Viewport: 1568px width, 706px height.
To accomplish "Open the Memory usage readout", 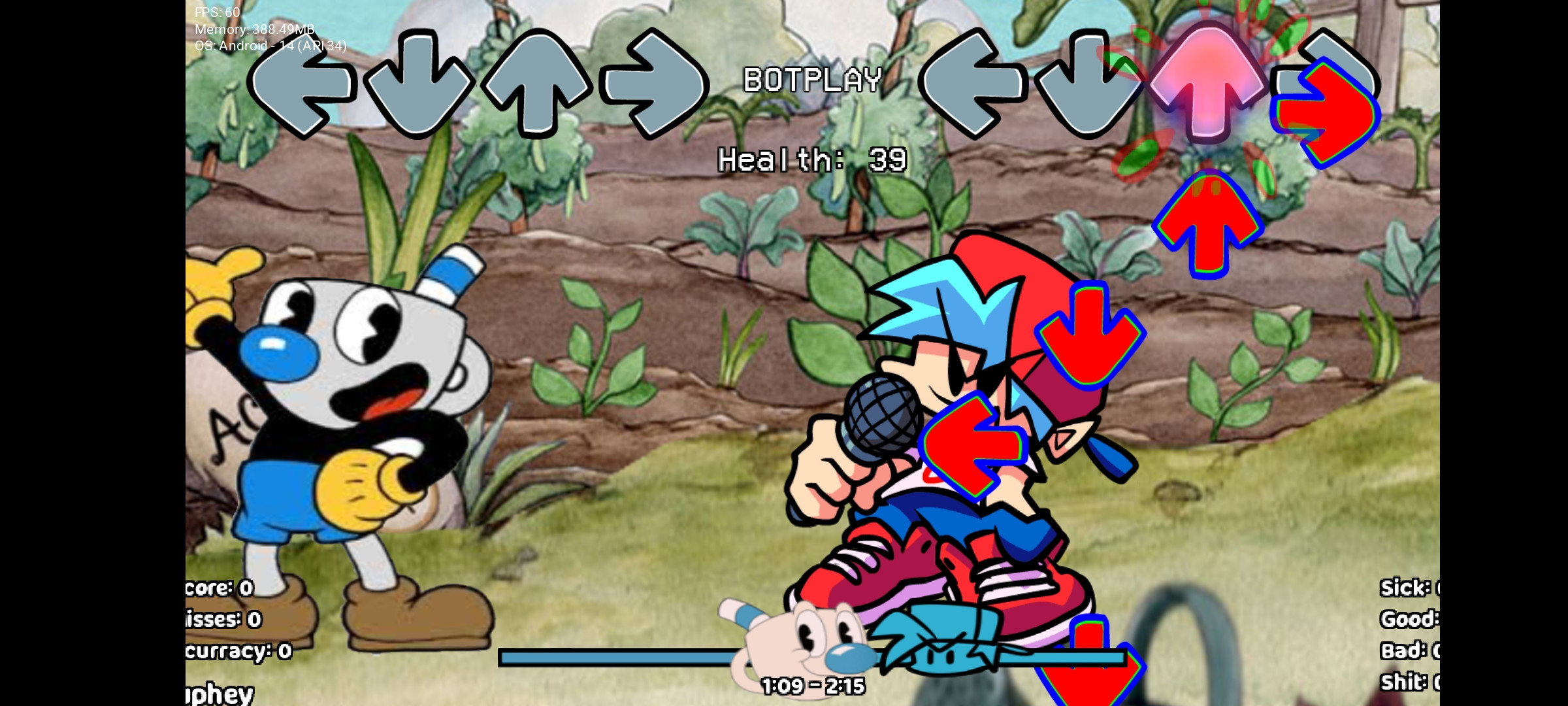I will (253, 29).
